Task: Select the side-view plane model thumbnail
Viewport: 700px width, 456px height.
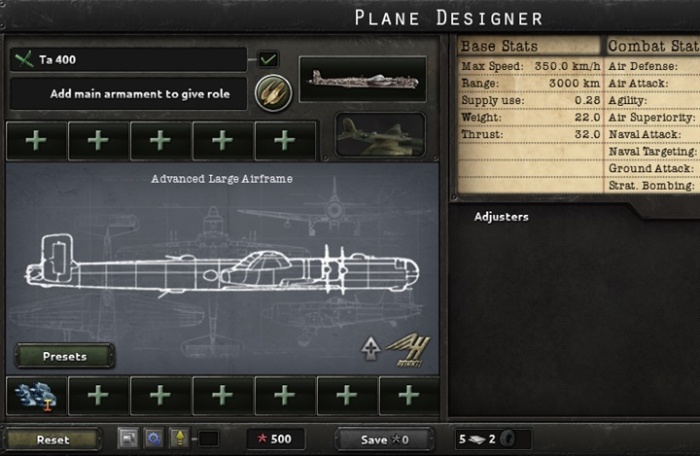Action: [x=362, y=79]
